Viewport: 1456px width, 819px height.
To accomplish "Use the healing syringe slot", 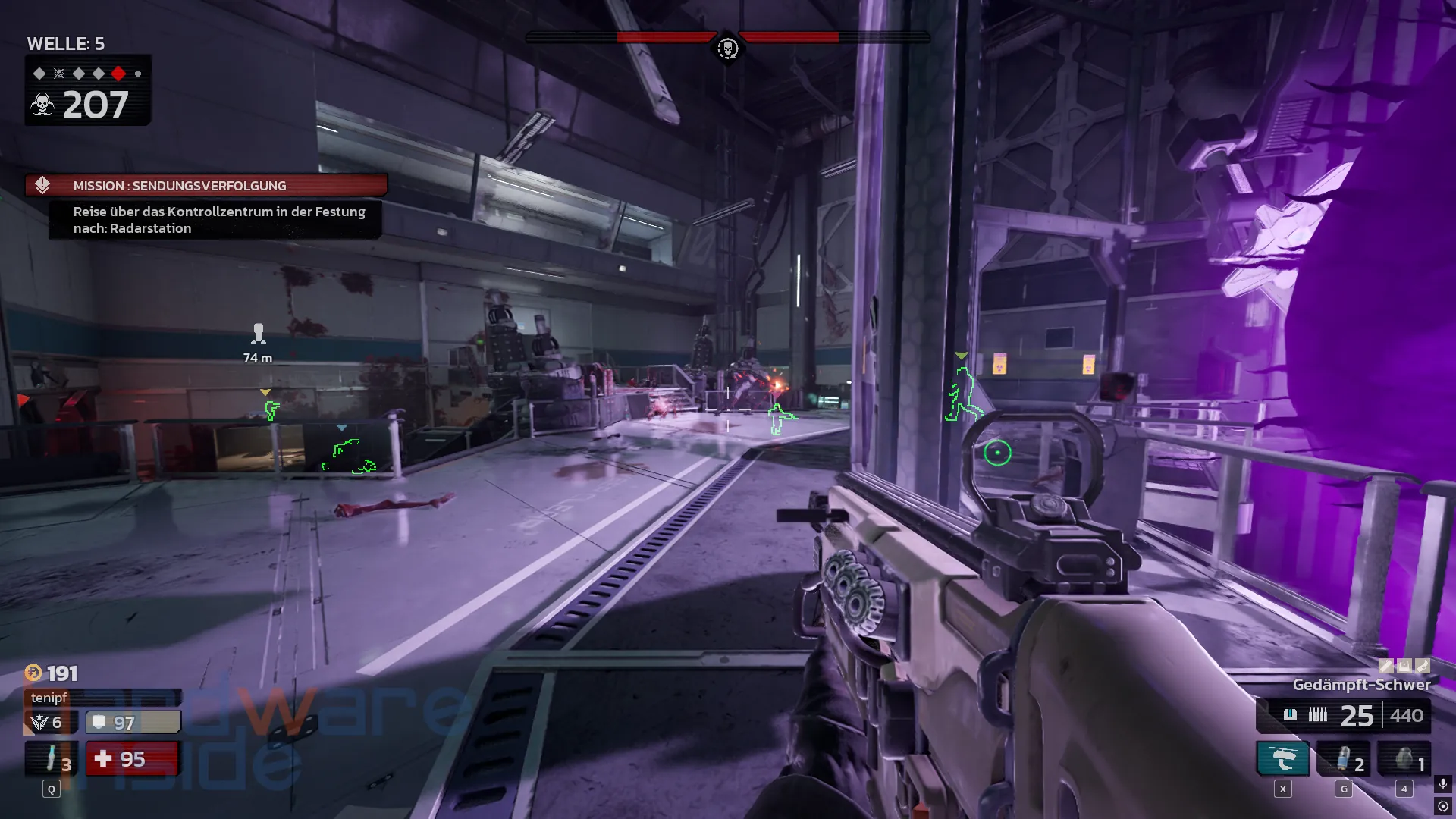I will [x=52, y=759].
